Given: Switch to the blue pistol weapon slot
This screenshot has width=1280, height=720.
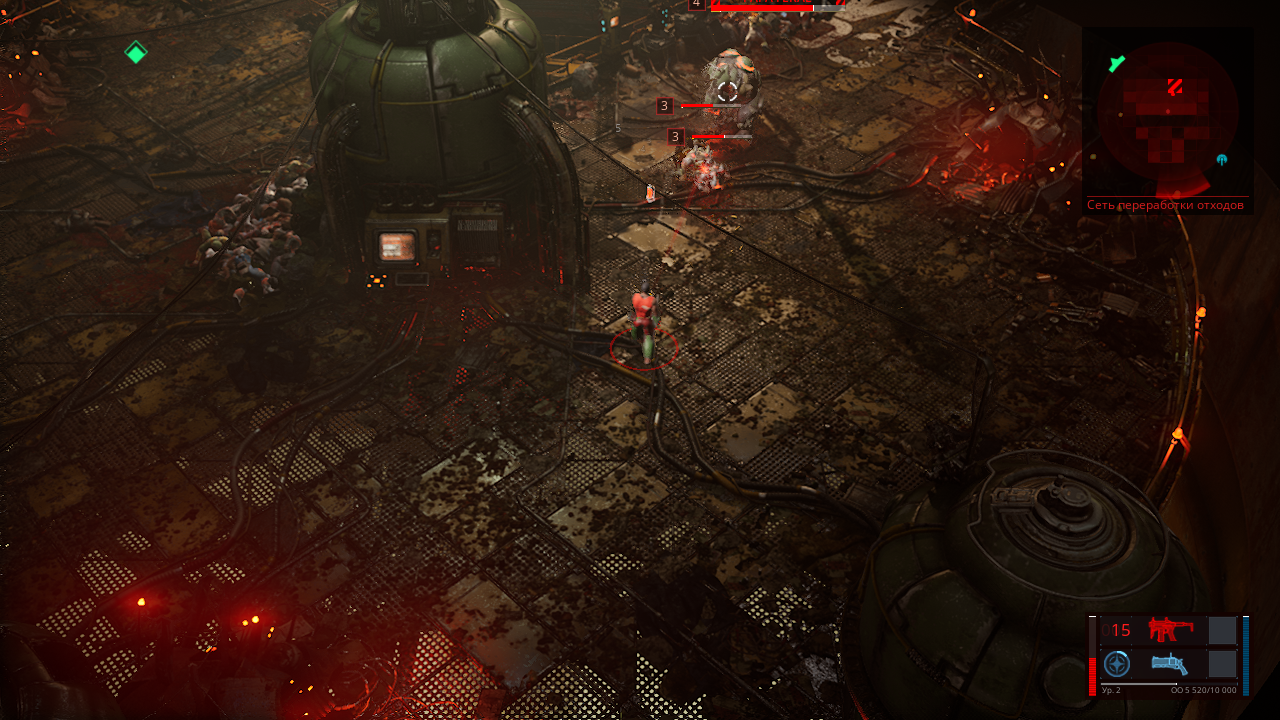Looking at the screenshot, I should pos(1170,664).
